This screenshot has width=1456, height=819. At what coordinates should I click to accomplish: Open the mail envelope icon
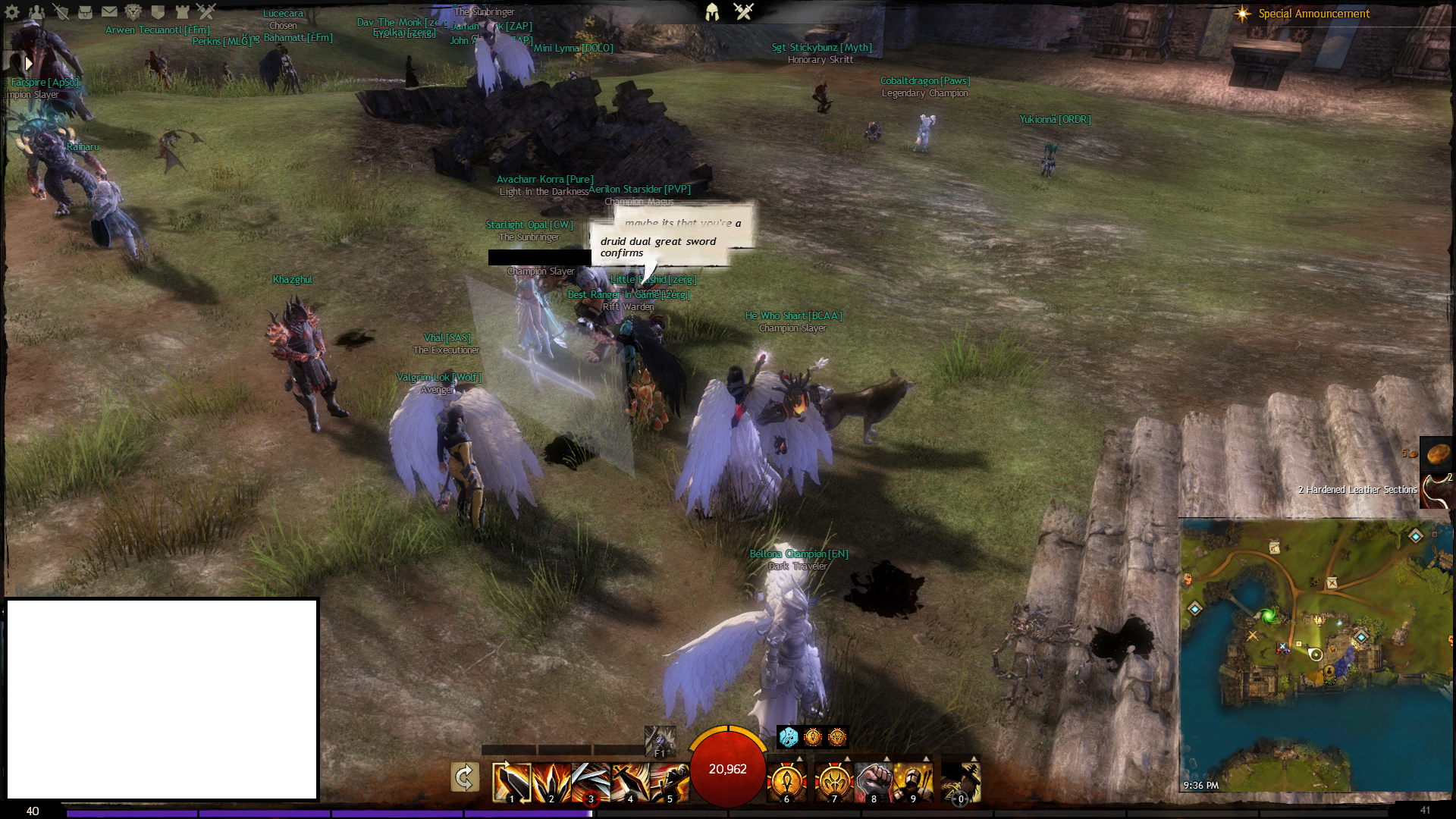[109, 11]
